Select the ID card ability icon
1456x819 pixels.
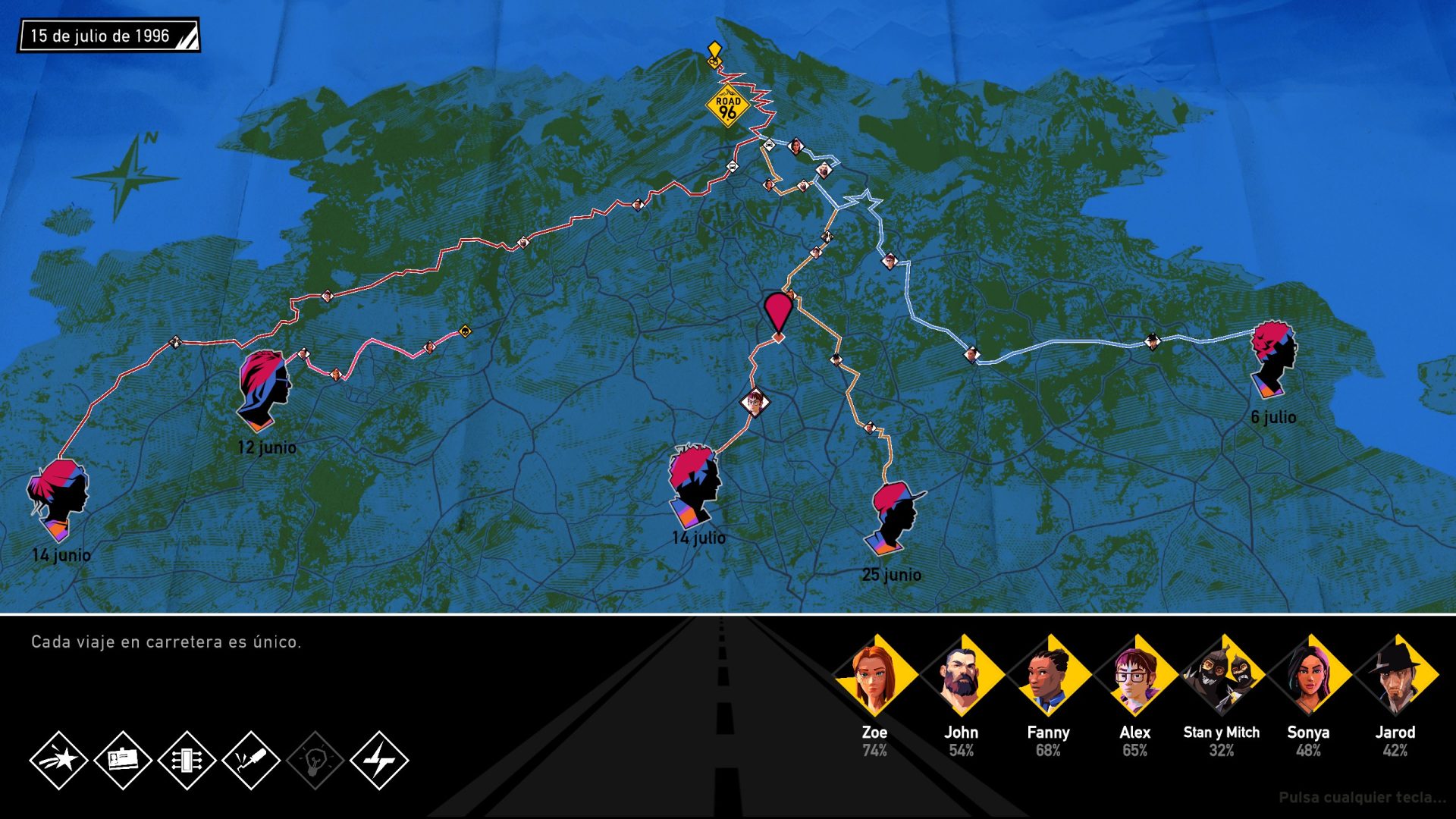coord(123,760)
